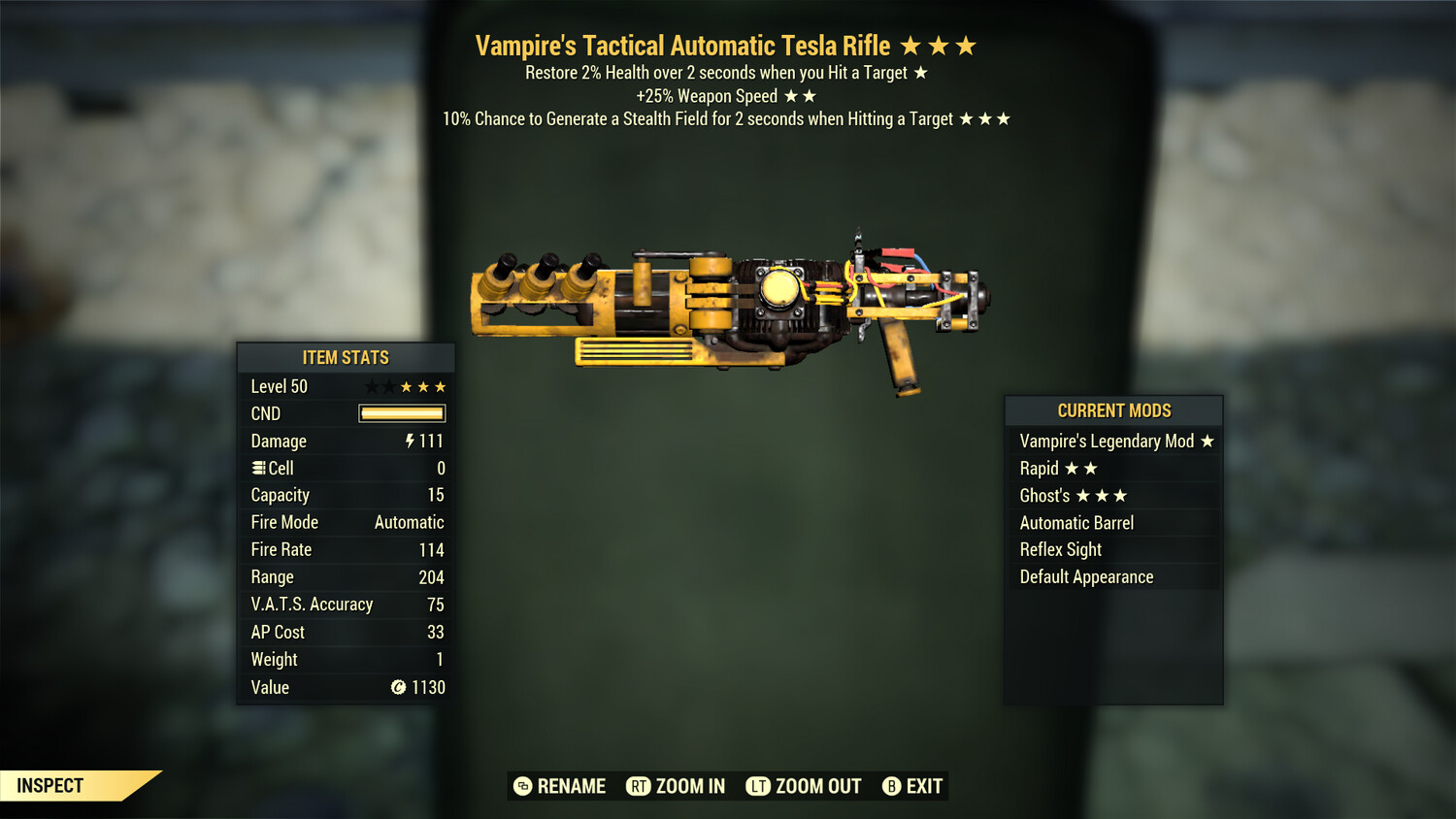Click the CND condition bar
The image size is (1456, 819).
(401, 413)
